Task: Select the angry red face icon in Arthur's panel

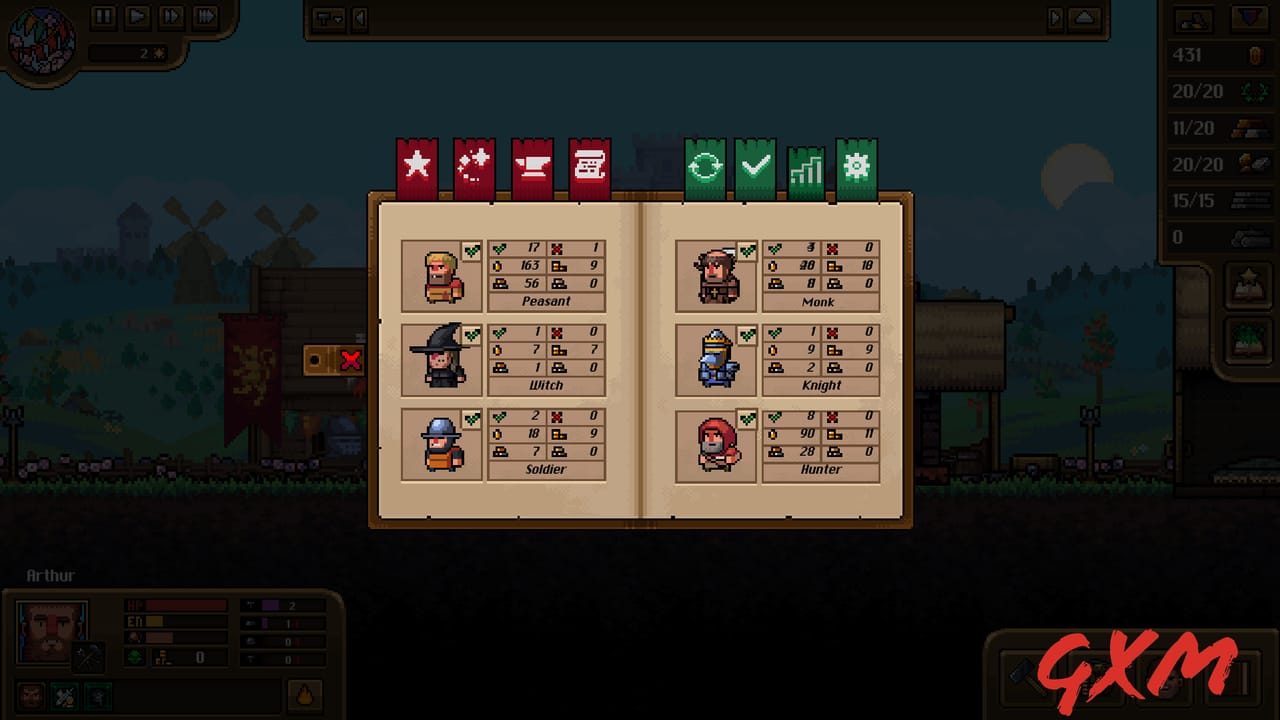Action: (x=31, y=695)
